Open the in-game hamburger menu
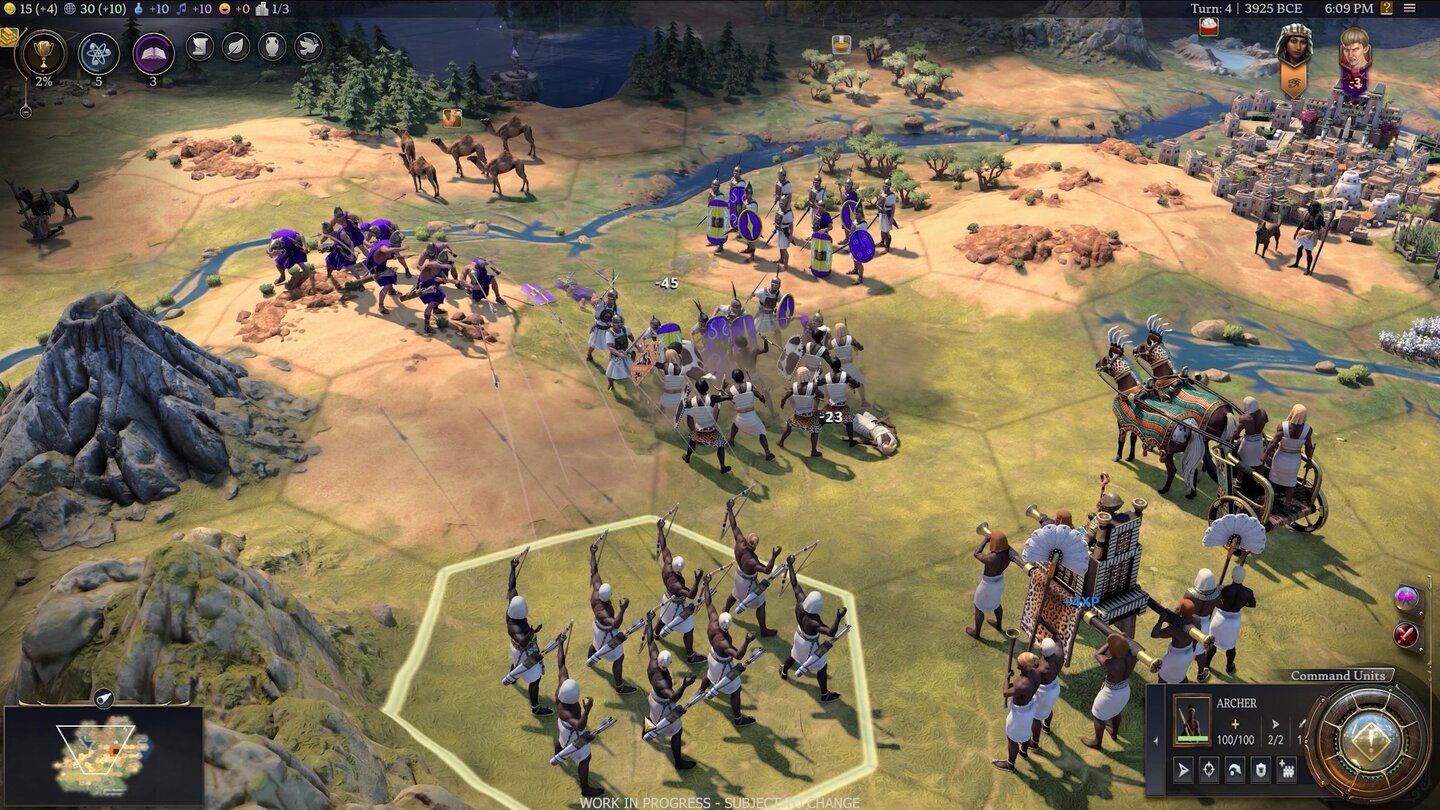This screenshot has width=1440, height=810. (x=1410, y=8)
